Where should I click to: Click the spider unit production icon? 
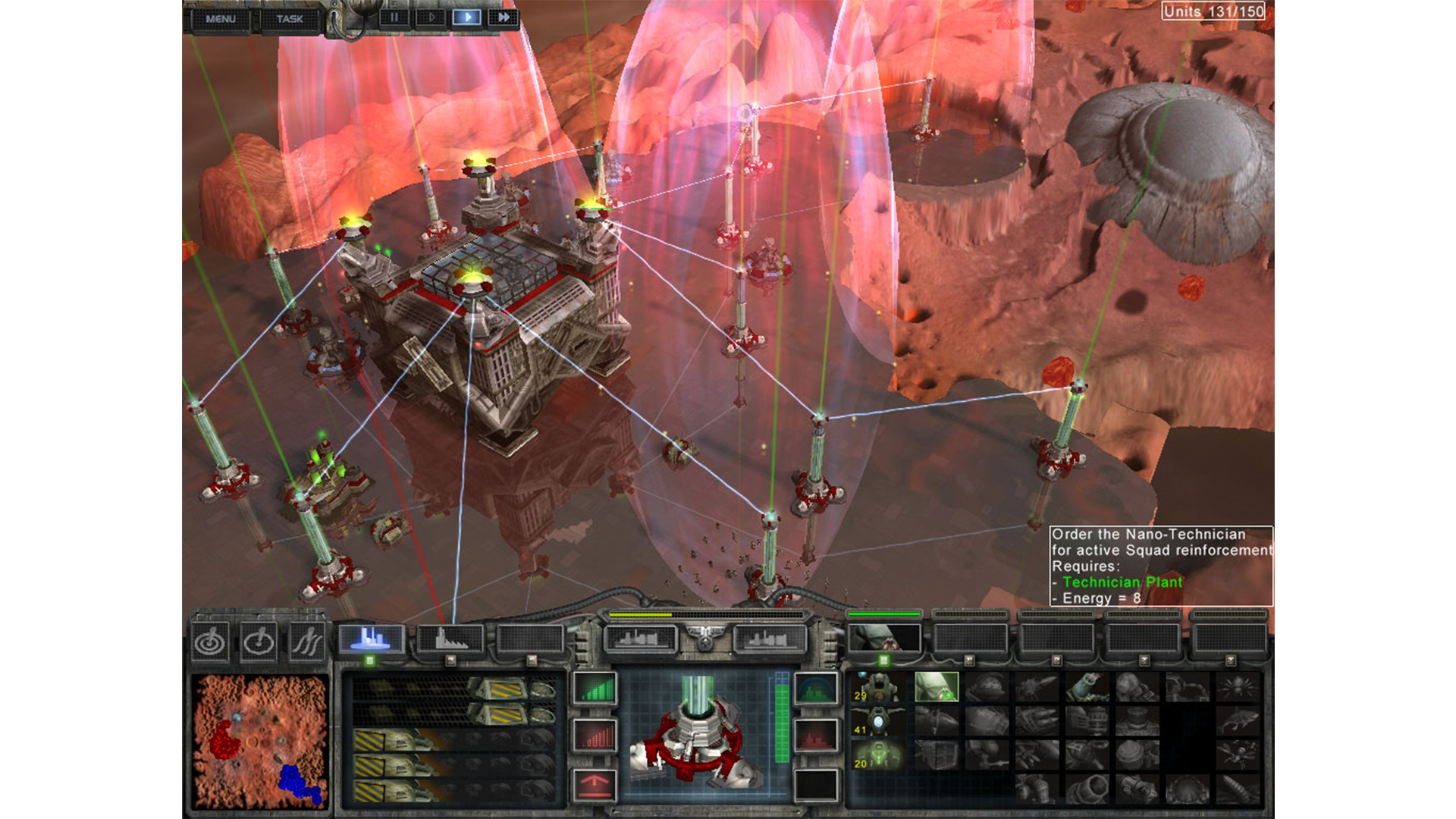[1237, 687]
